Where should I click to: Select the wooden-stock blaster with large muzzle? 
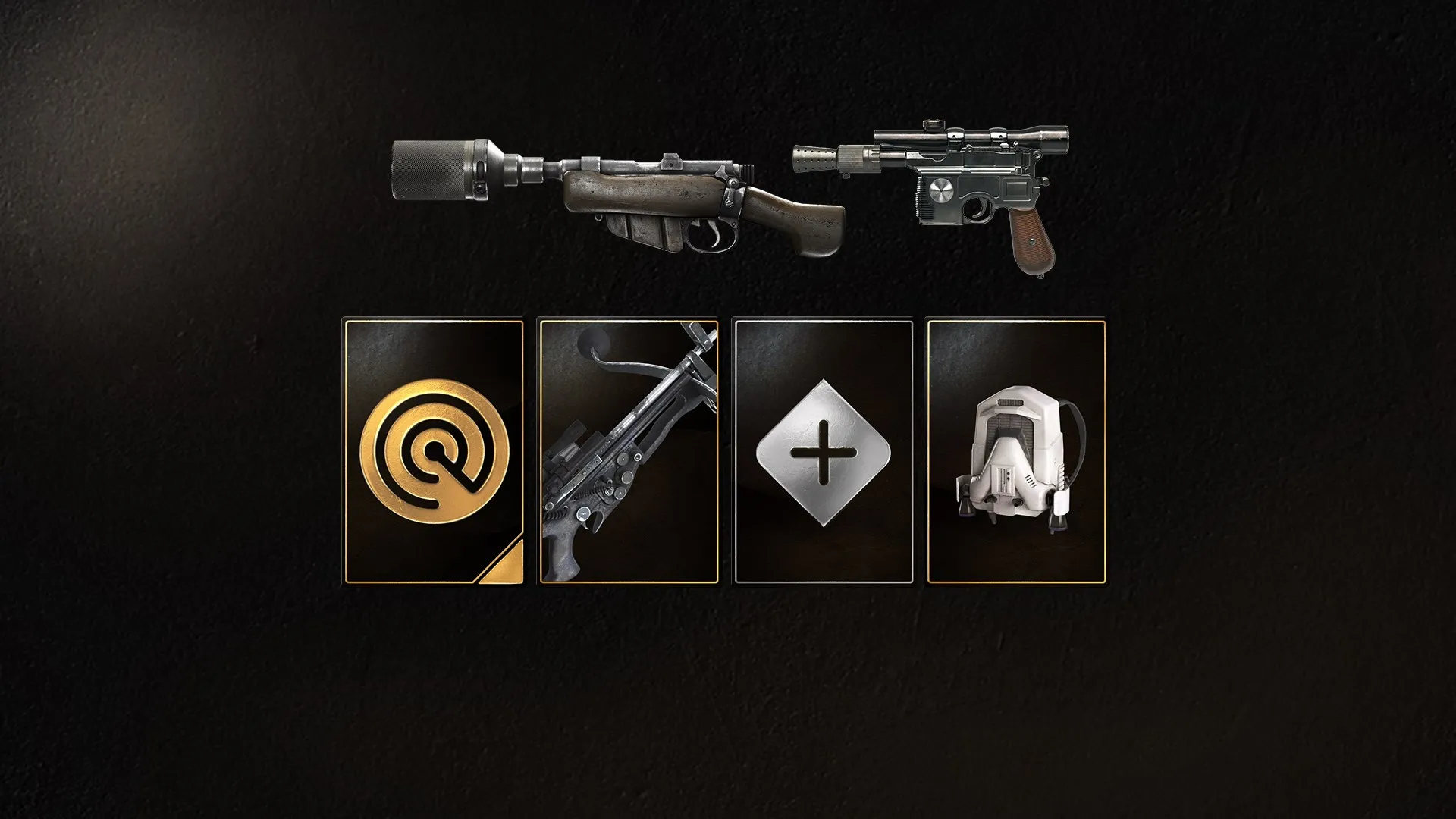618,197
